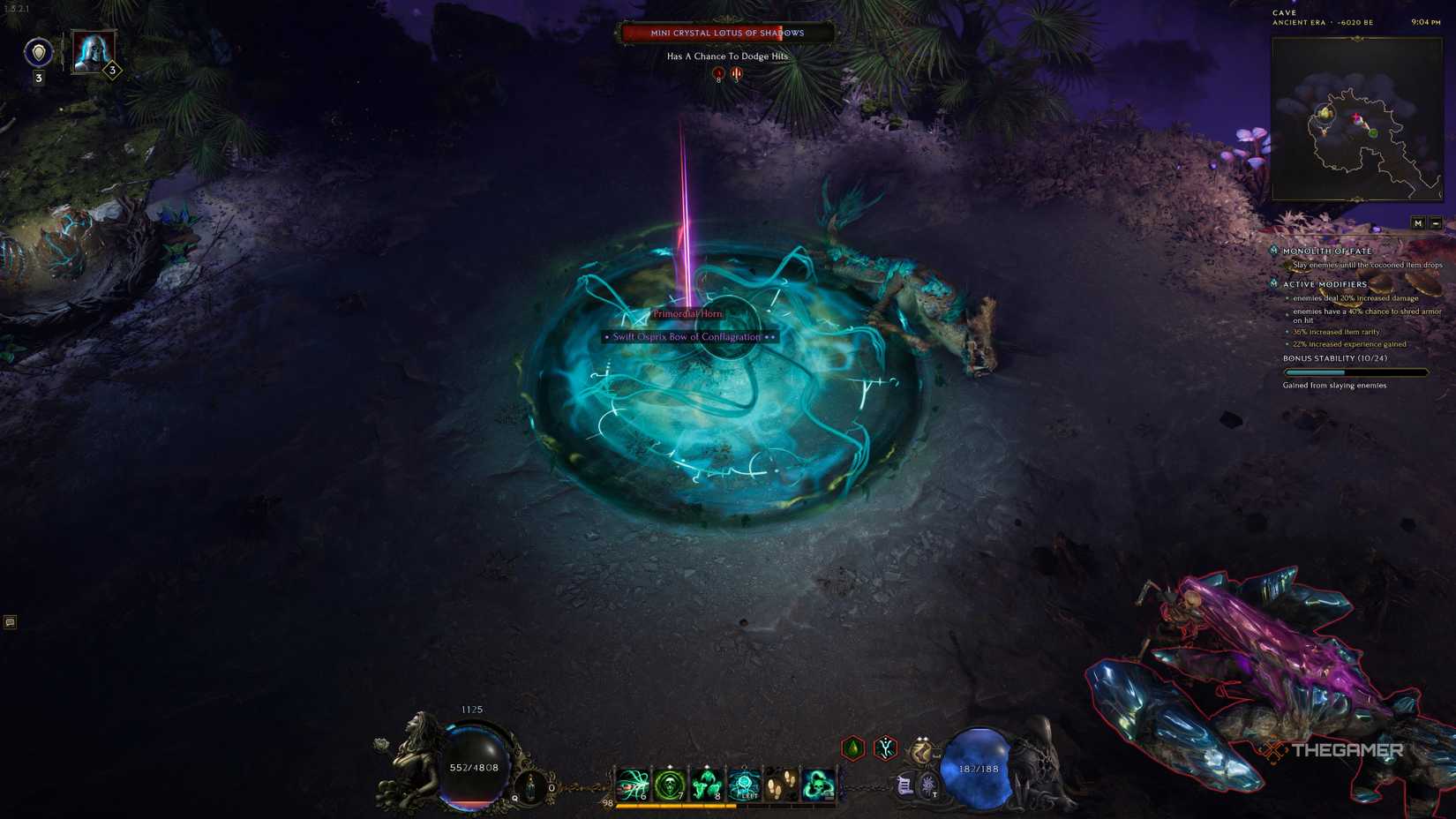The width and height of the screenshot is (1456, 819).
Task: Click the green dot on the minimap
Action: (1373, 132)
